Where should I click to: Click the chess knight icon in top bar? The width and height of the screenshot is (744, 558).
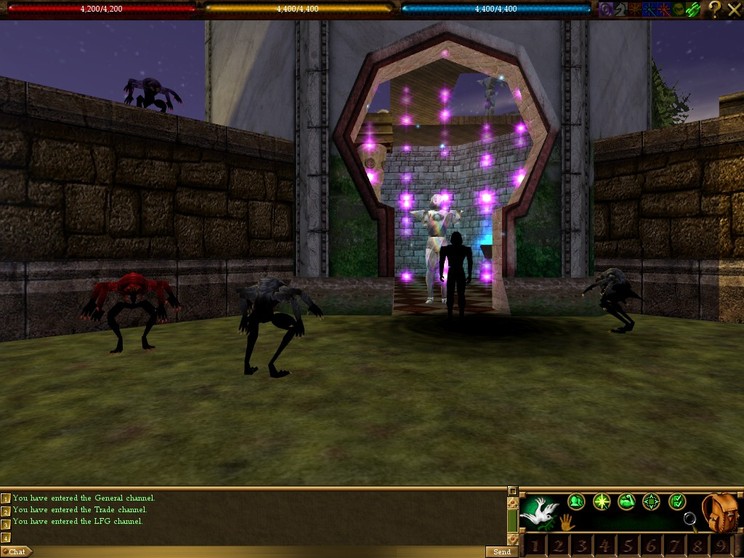tap(622, 9)
